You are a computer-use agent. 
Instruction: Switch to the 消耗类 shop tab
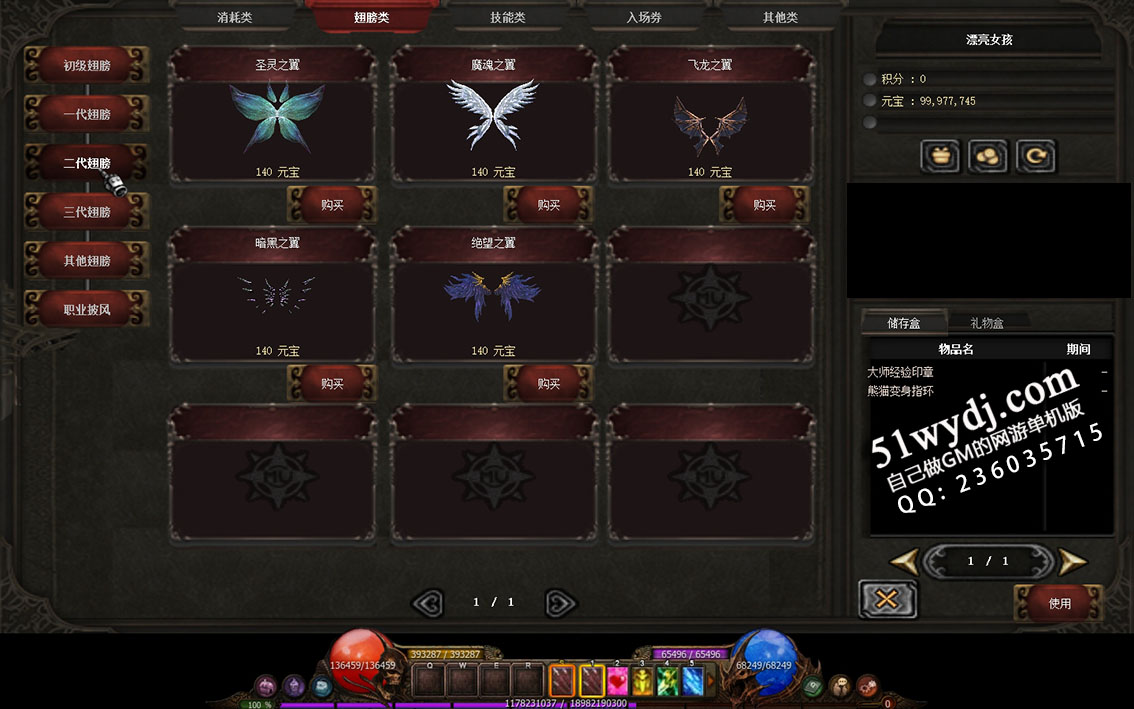coord(236,17)
